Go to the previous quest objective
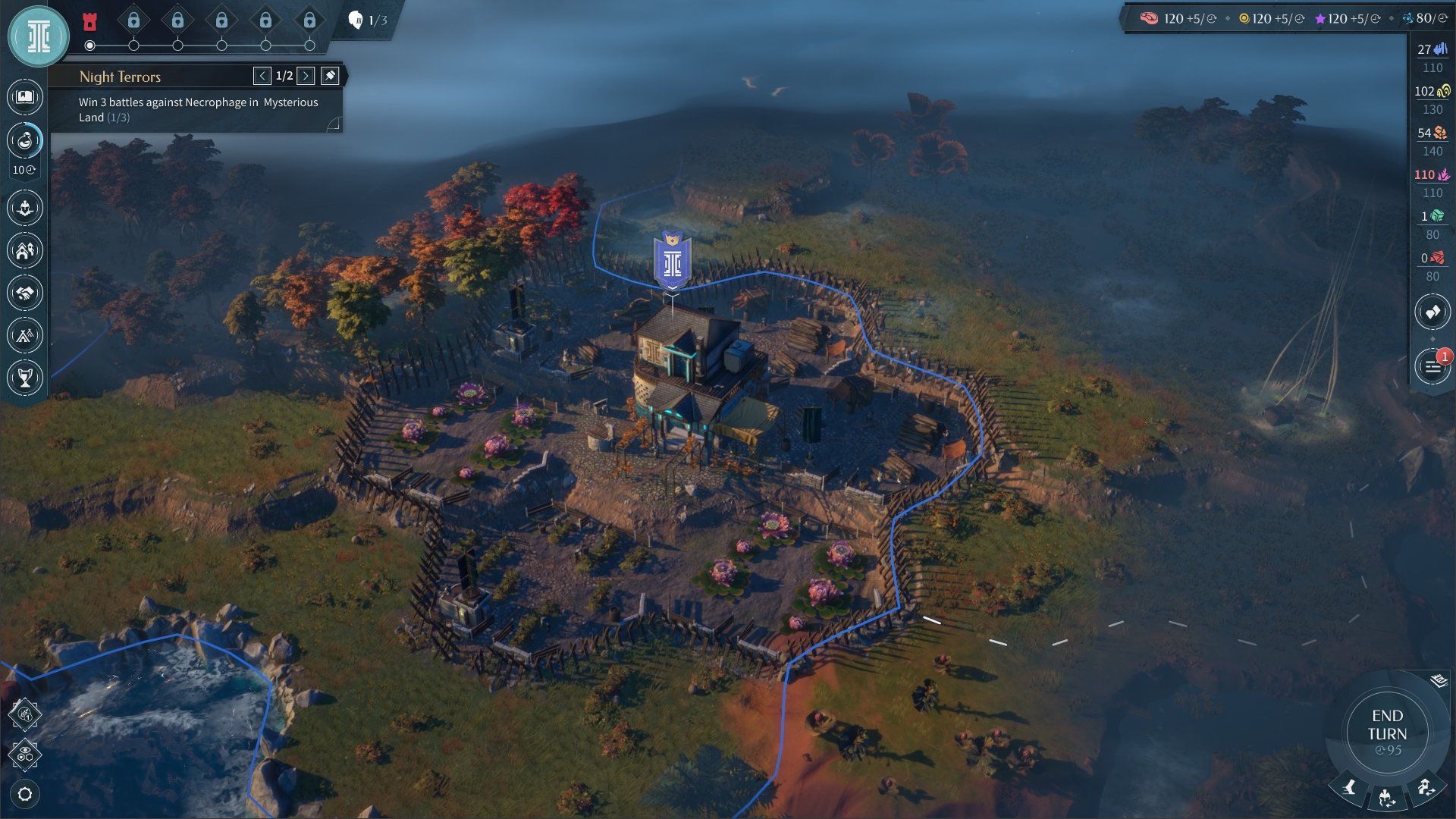Image resolution: width=1456 pixels, height=819 pixels. (x=262, y=76)
